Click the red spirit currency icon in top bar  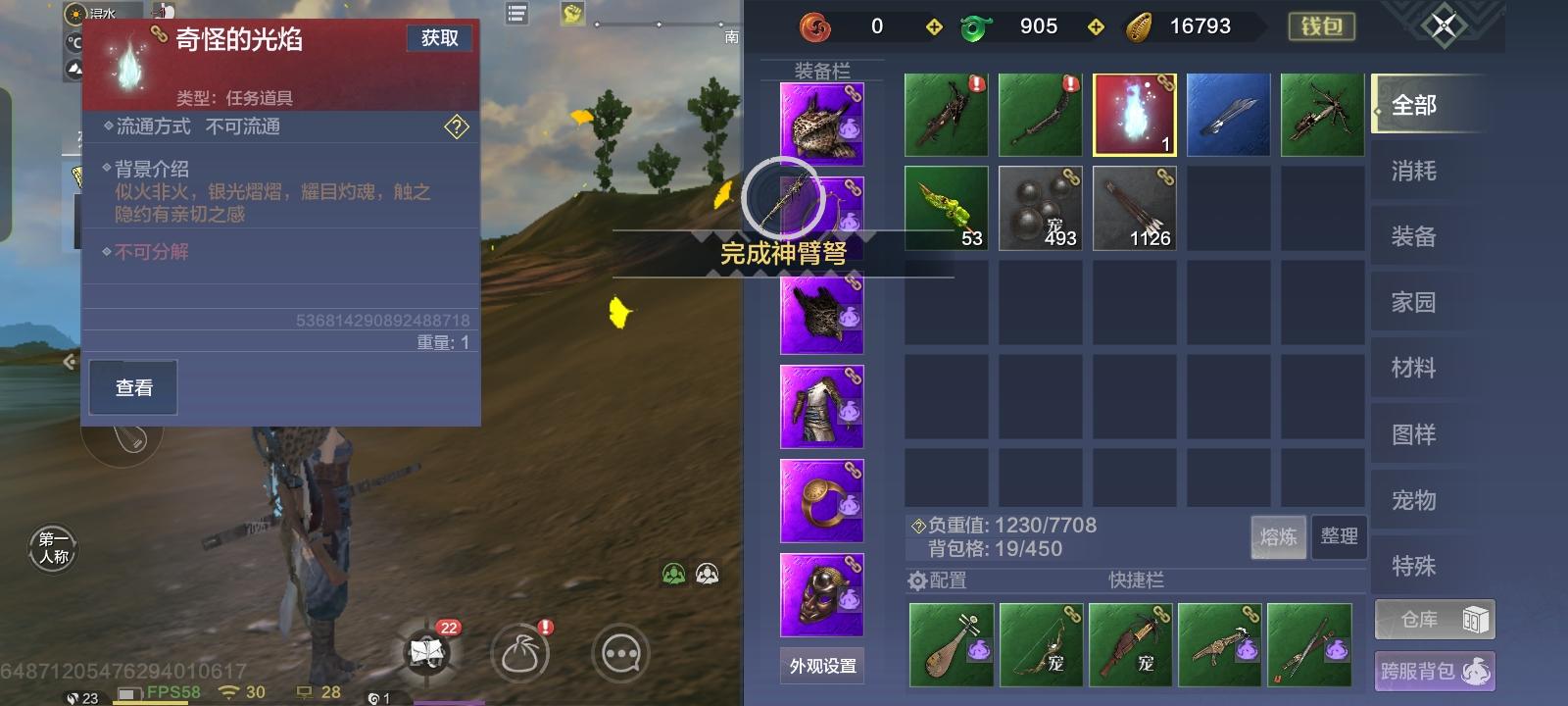815,25
